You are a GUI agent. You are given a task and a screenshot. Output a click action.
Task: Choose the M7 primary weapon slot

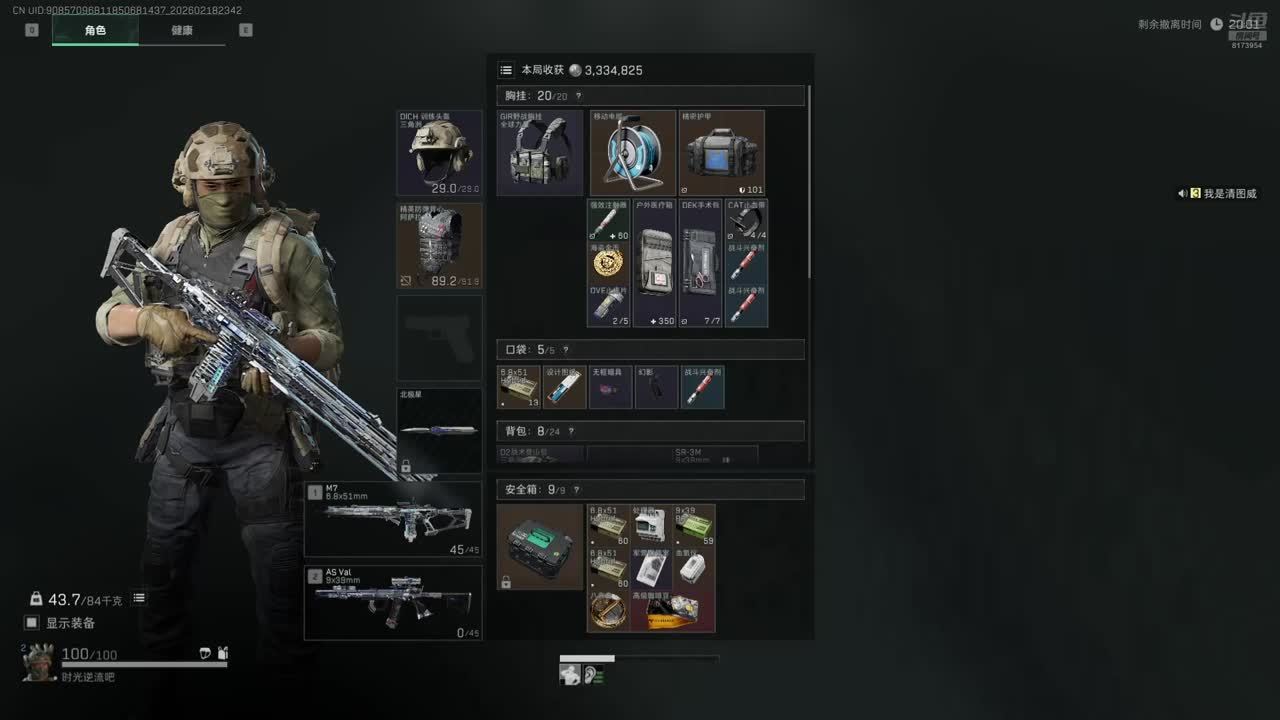pos(393,519)
